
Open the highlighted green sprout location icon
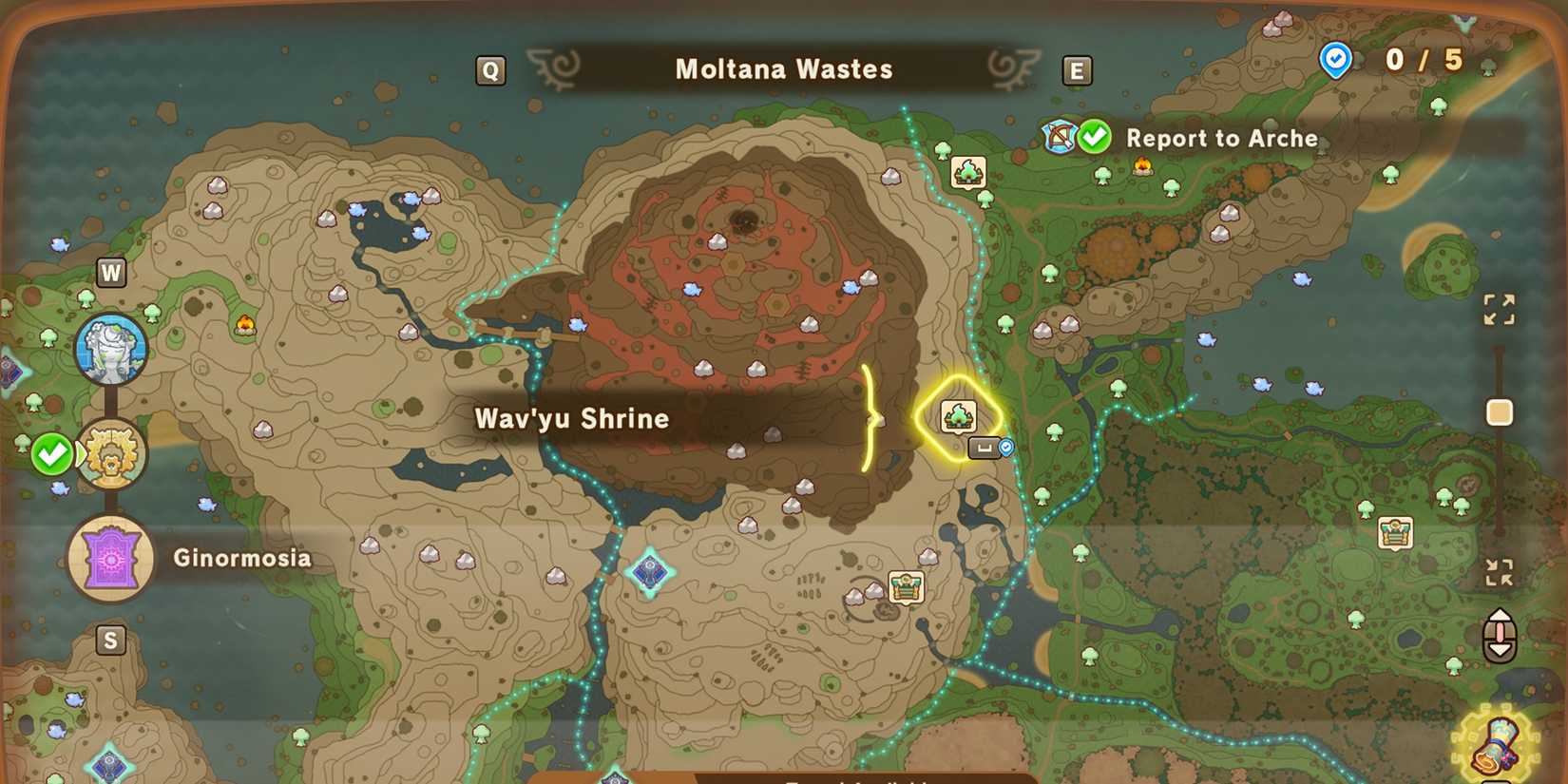(960, 416)
